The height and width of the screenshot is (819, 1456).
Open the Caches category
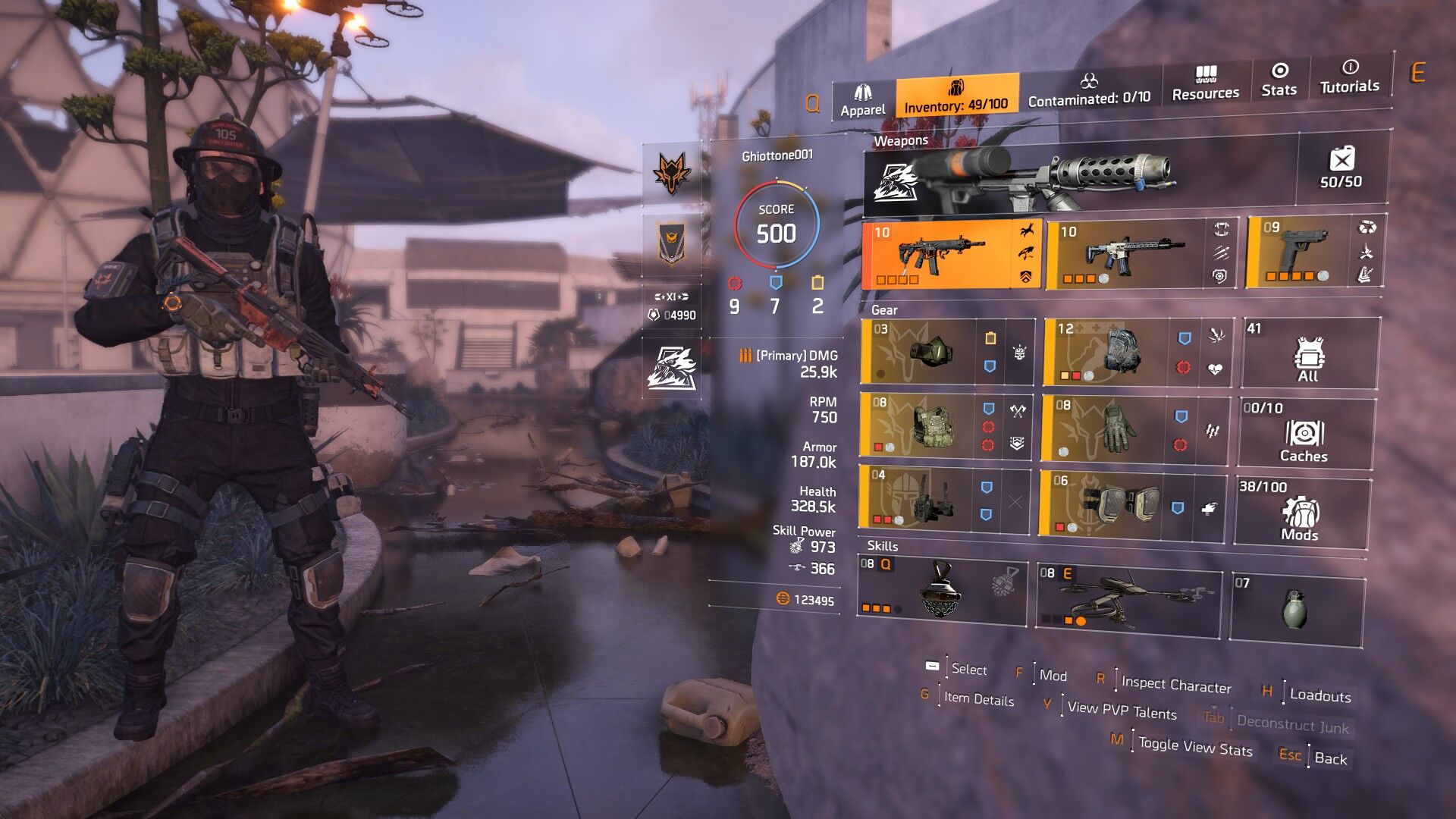point(1304,434)
